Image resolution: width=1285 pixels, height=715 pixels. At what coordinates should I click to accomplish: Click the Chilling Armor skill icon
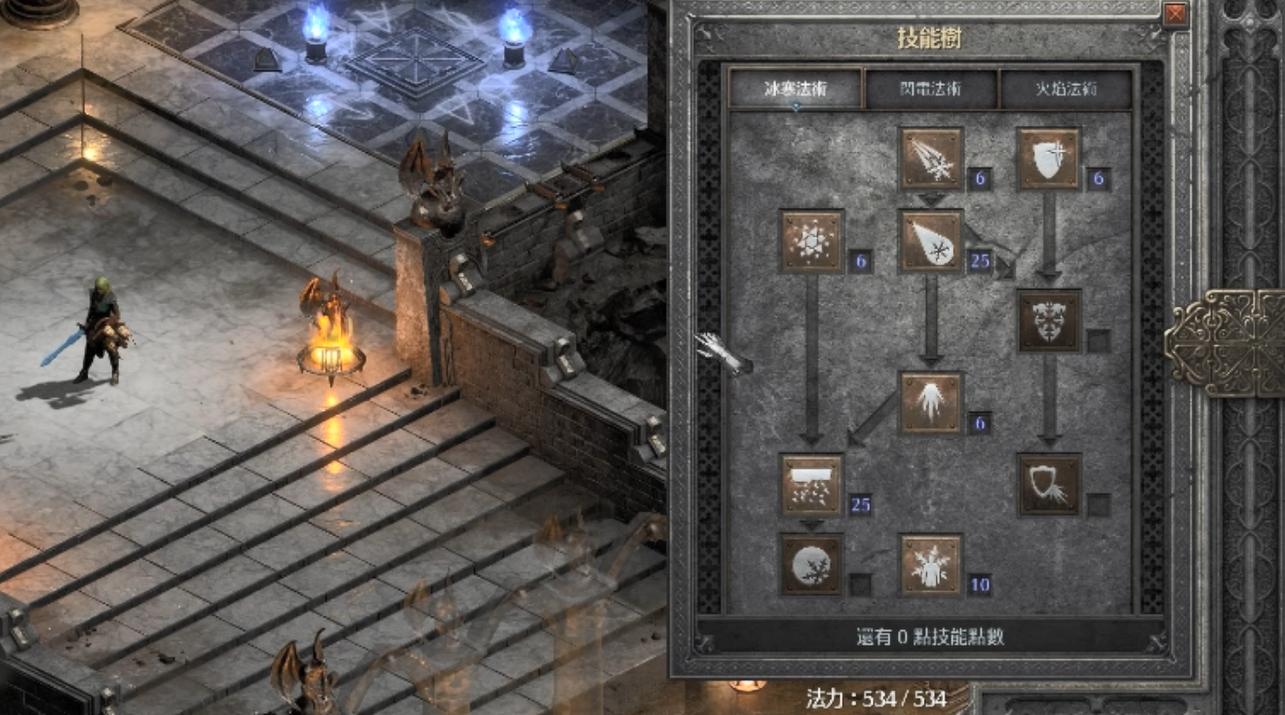pyautogui.click(x=1049, y=484)
